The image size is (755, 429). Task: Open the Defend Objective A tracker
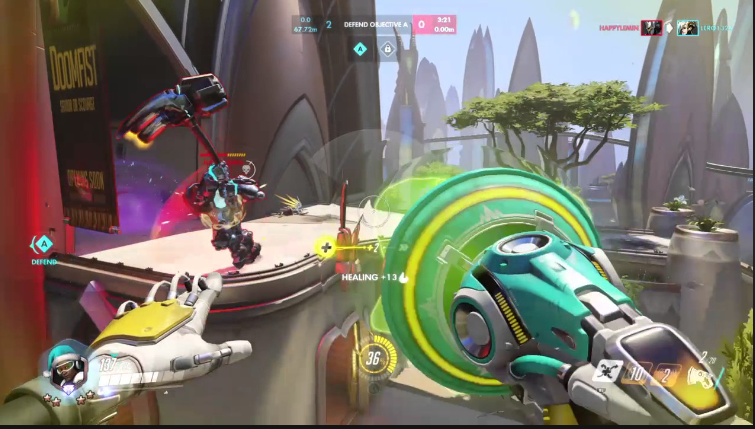(x=376, y=23)
